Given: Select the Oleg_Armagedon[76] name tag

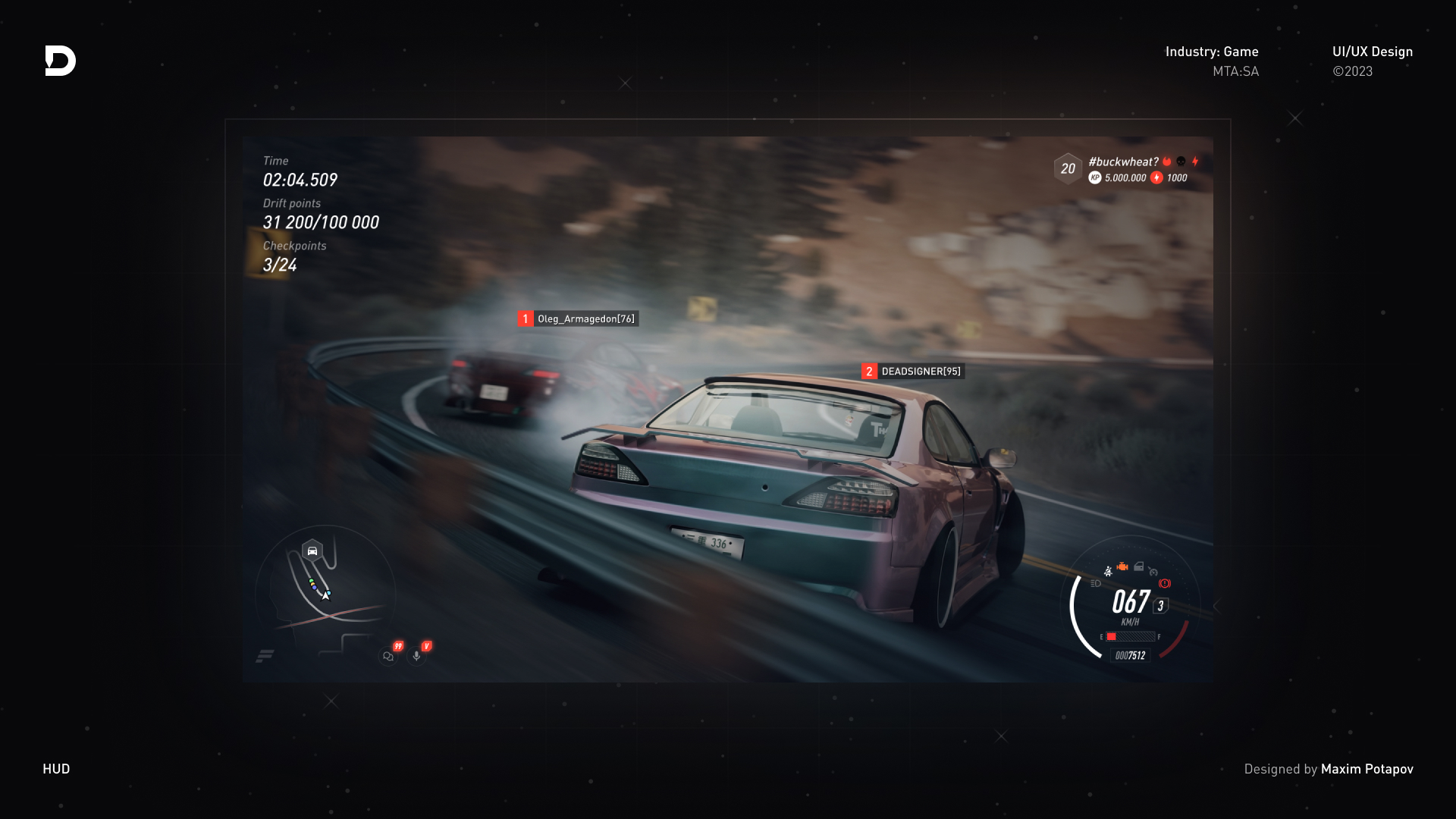Looking at the screenshot, I should tap(585, 318).
